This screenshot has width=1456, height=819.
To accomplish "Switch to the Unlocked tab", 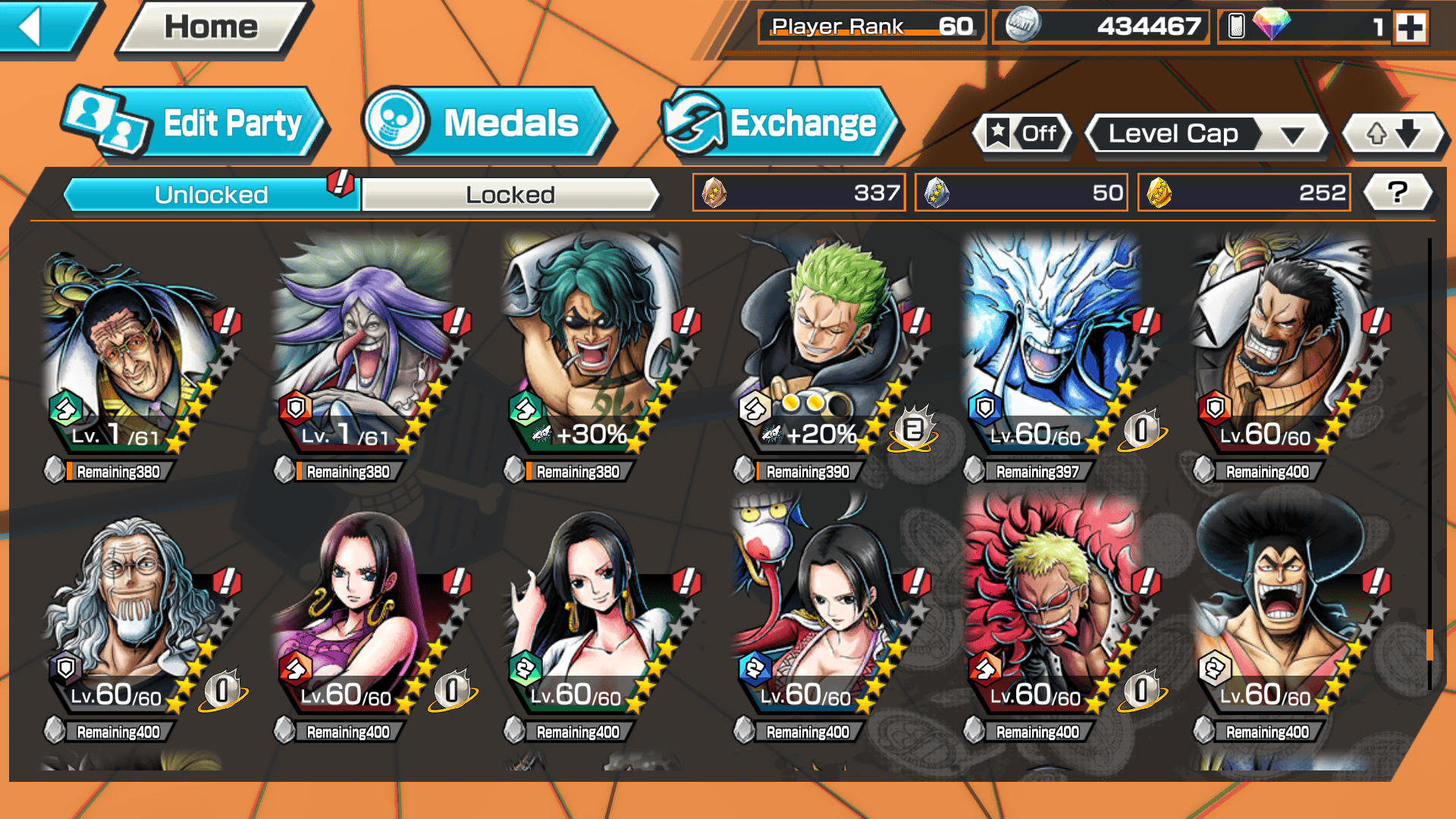I will [210, 195].
